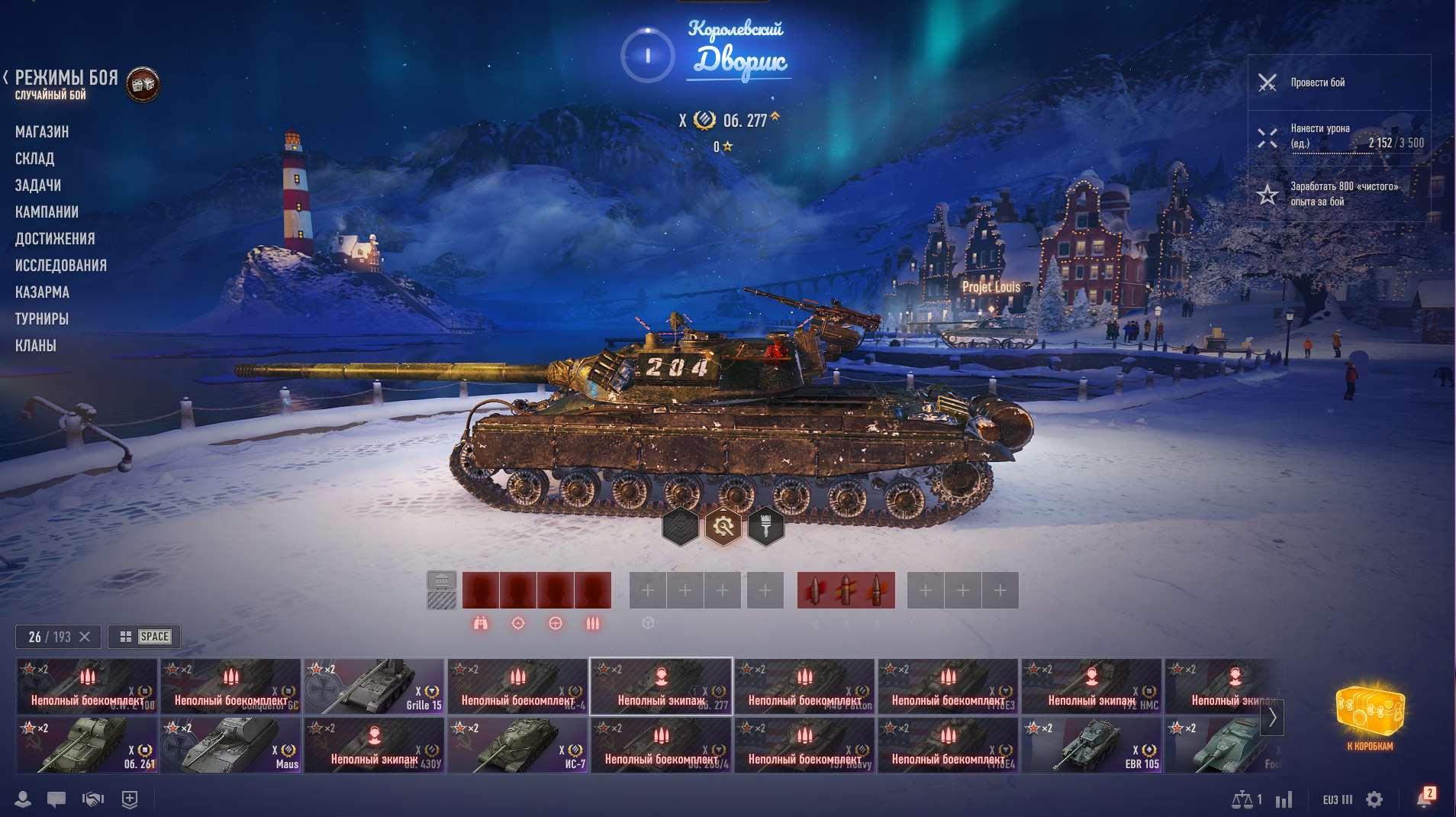Toggle the binoculars crew perk indicator

click(479, 623)
